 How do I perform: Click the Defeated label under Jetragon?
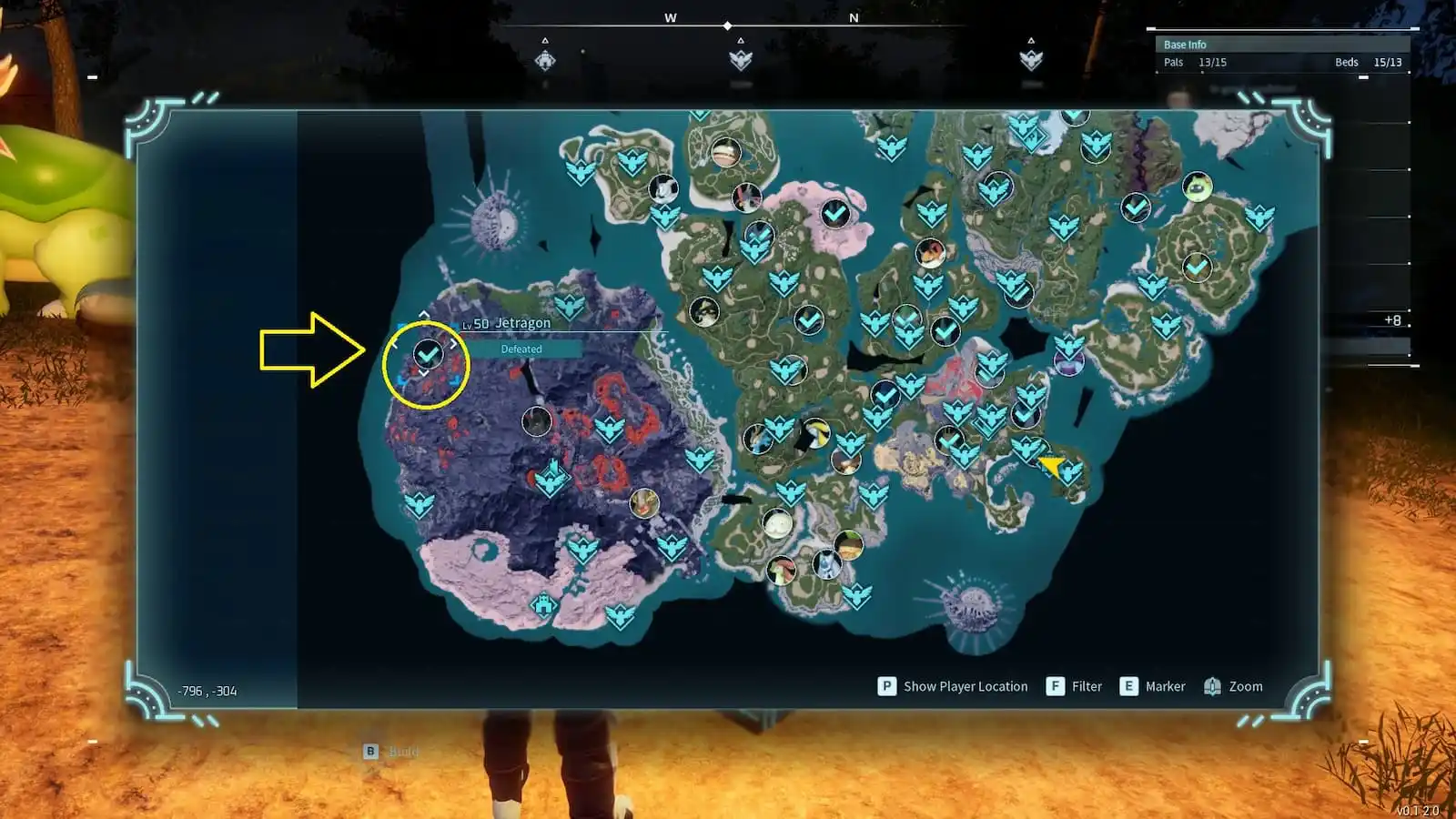[x=521, y=349]
